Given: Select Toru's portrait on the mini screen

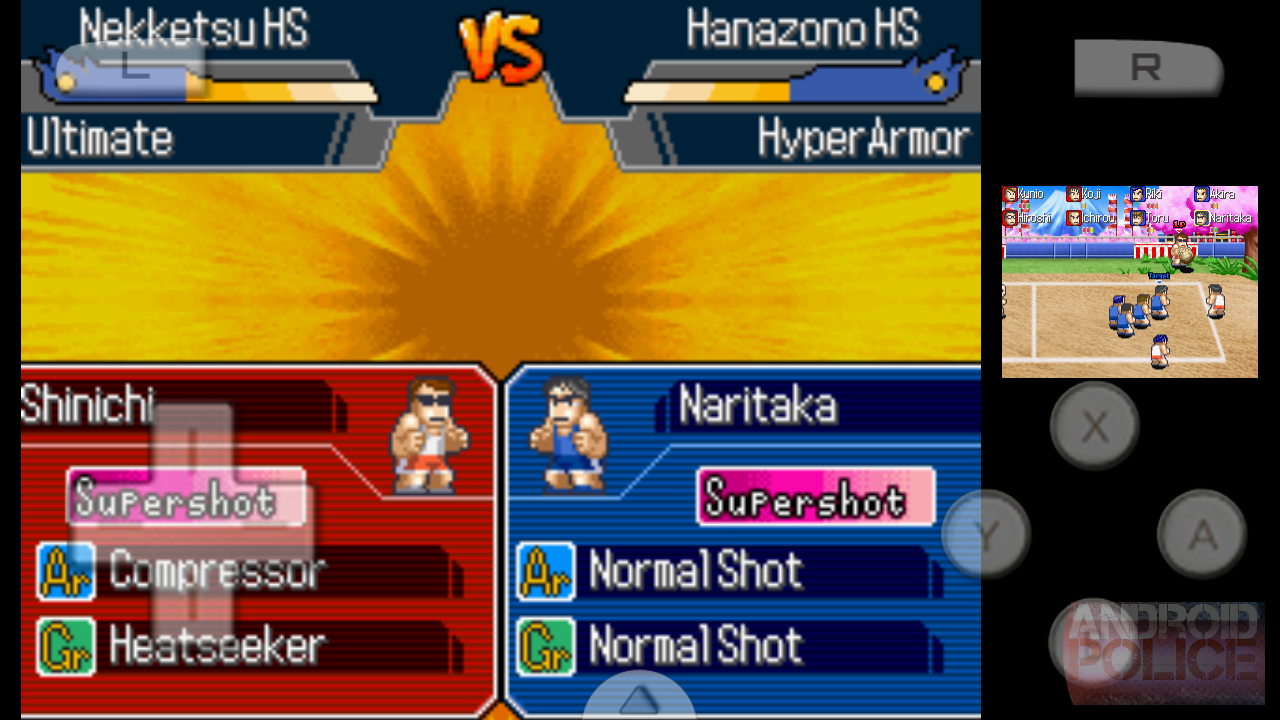Looking at the screenshot, I should coord(1138,219).
